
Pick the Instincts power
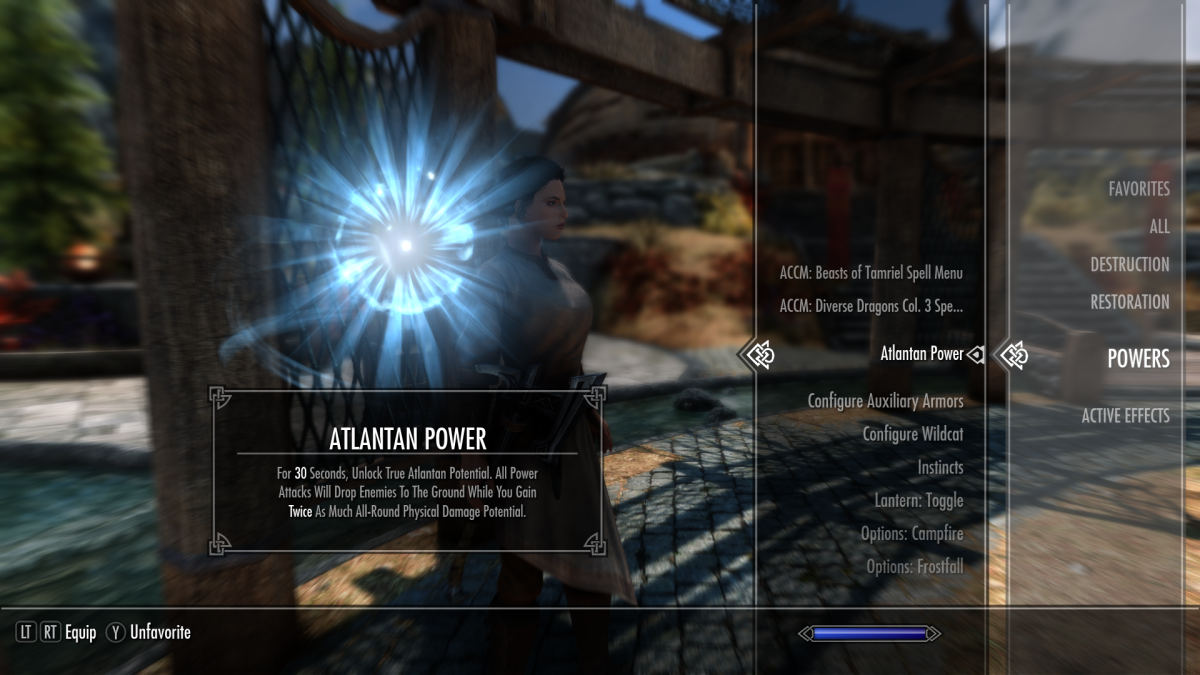click(940, 467)
